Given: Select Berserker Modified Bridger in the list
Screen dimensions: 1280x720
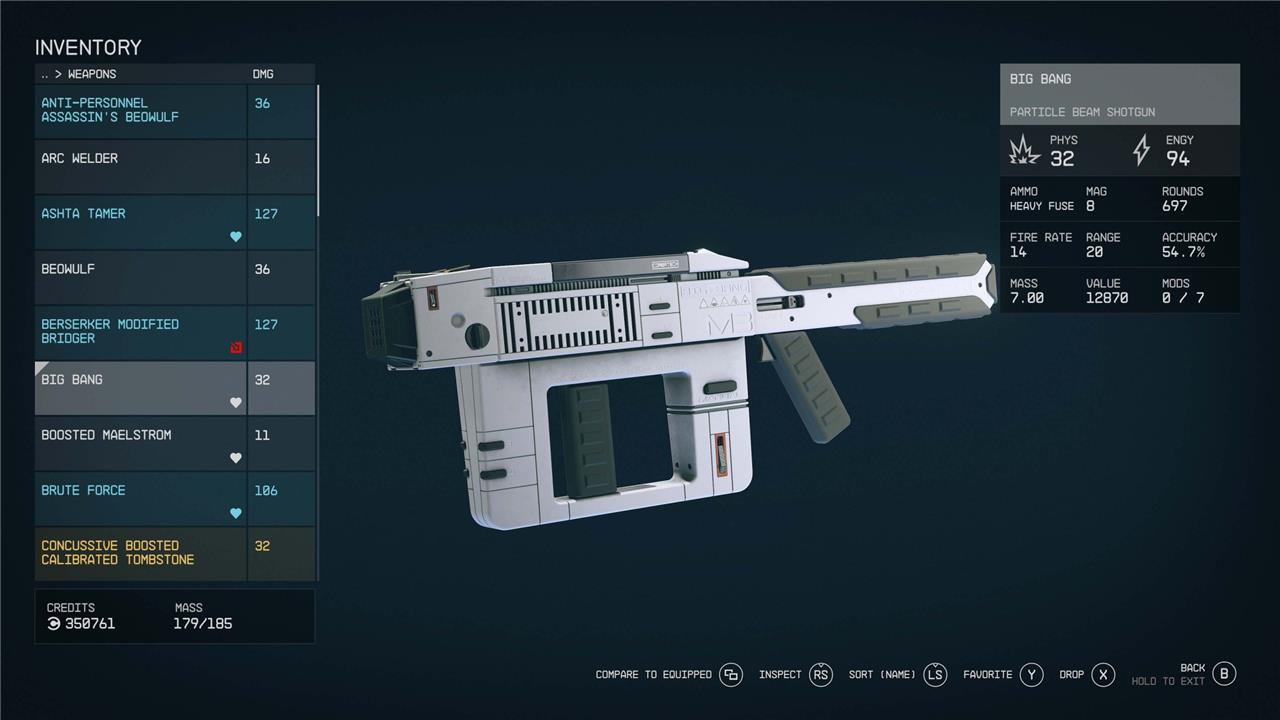Looking at the screenshot, I should [x=140, y=333].
